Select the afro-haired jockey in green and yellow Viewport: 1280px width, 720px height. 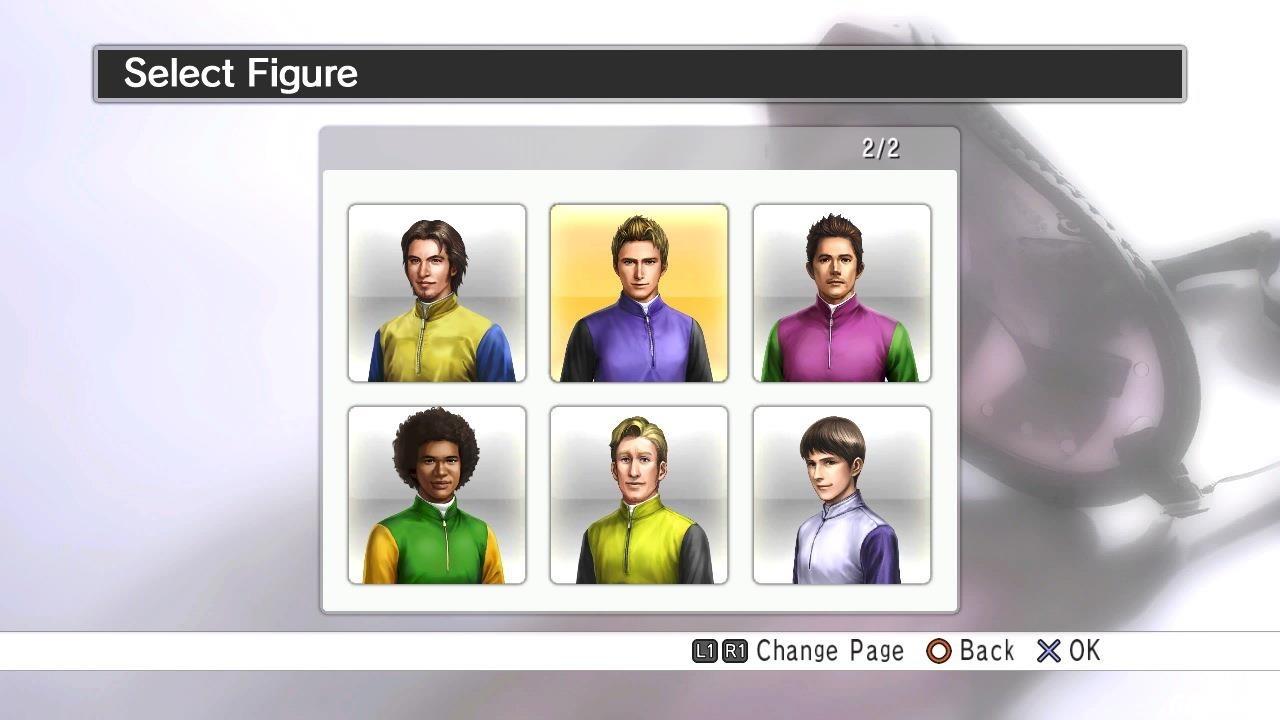click(437, 494)
